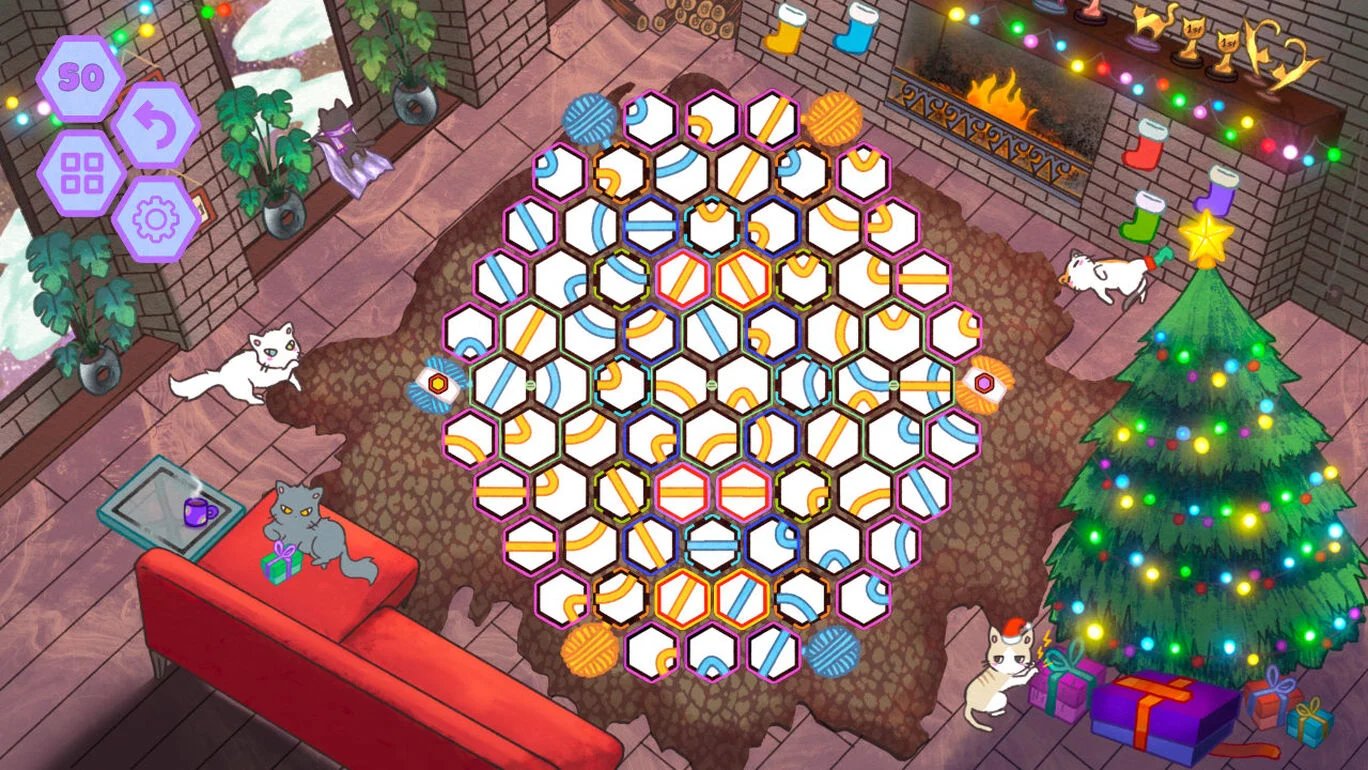Toggle the leftmost green link connector between hexes
Image resolution: width=1368 pixels, height=770 pixels.
[531, 385]
